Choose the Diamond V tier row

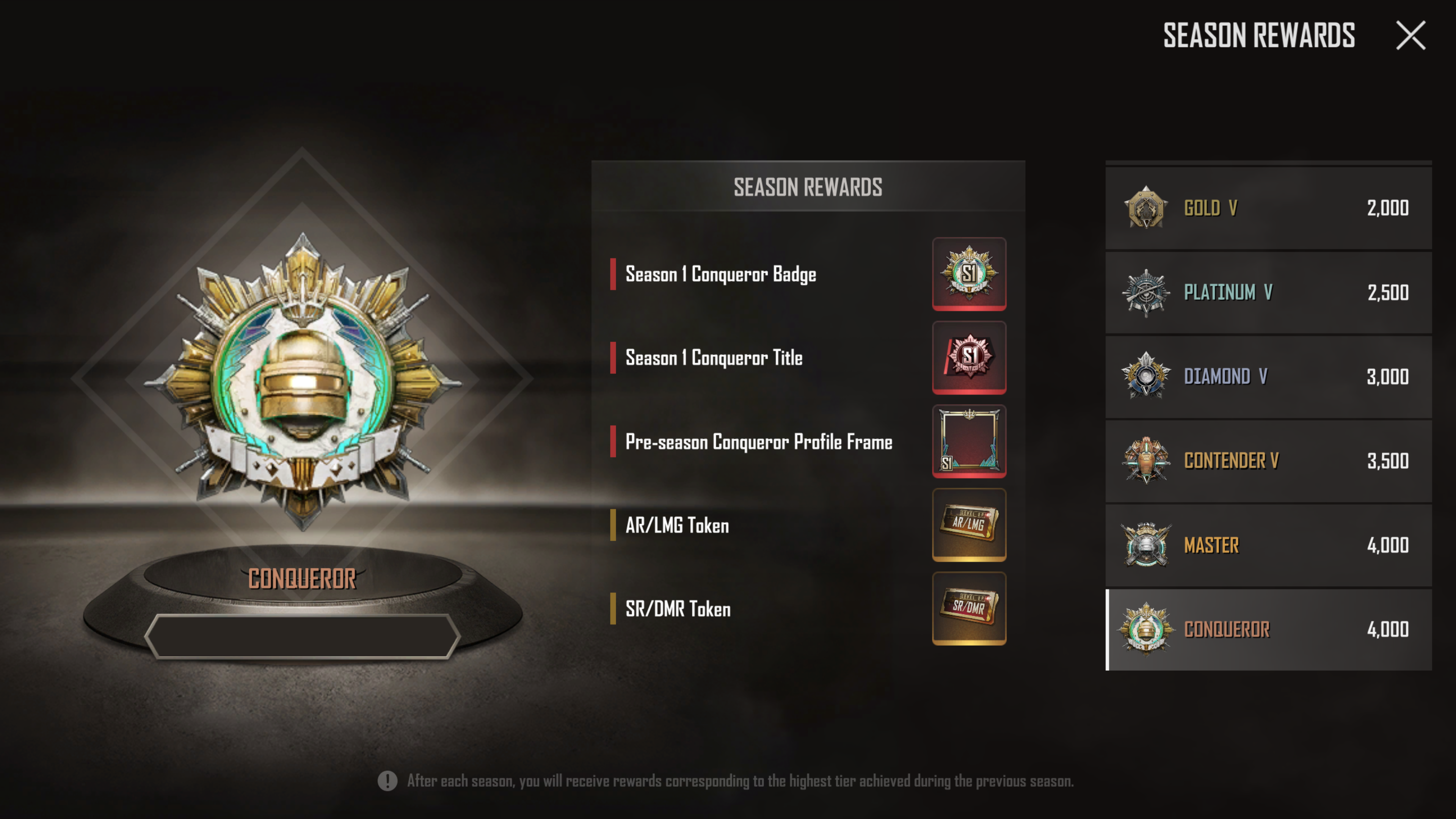point(1268,377)
